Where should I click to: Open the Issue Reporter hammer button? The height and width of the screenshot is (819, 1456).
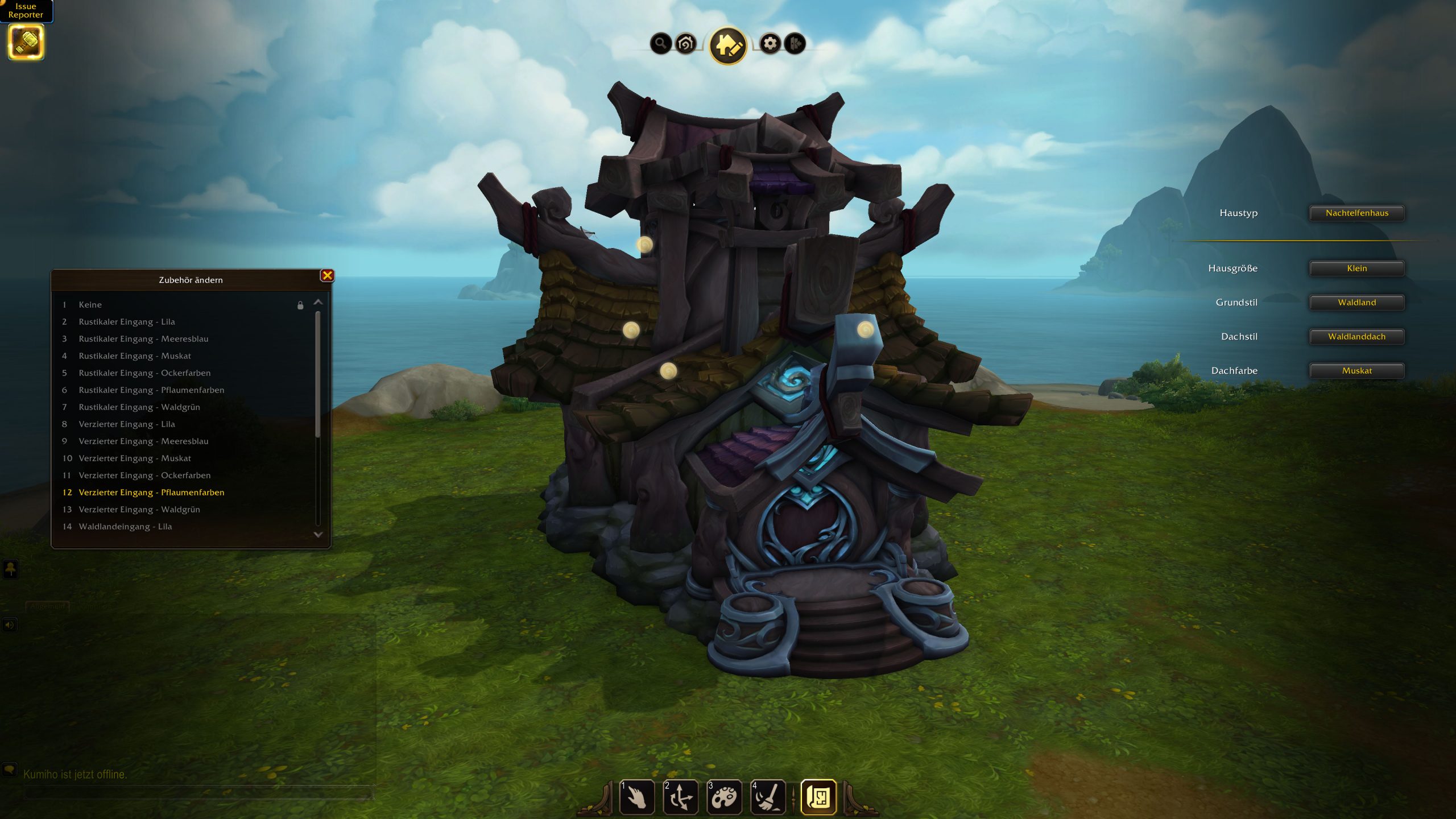coord(26,43)
